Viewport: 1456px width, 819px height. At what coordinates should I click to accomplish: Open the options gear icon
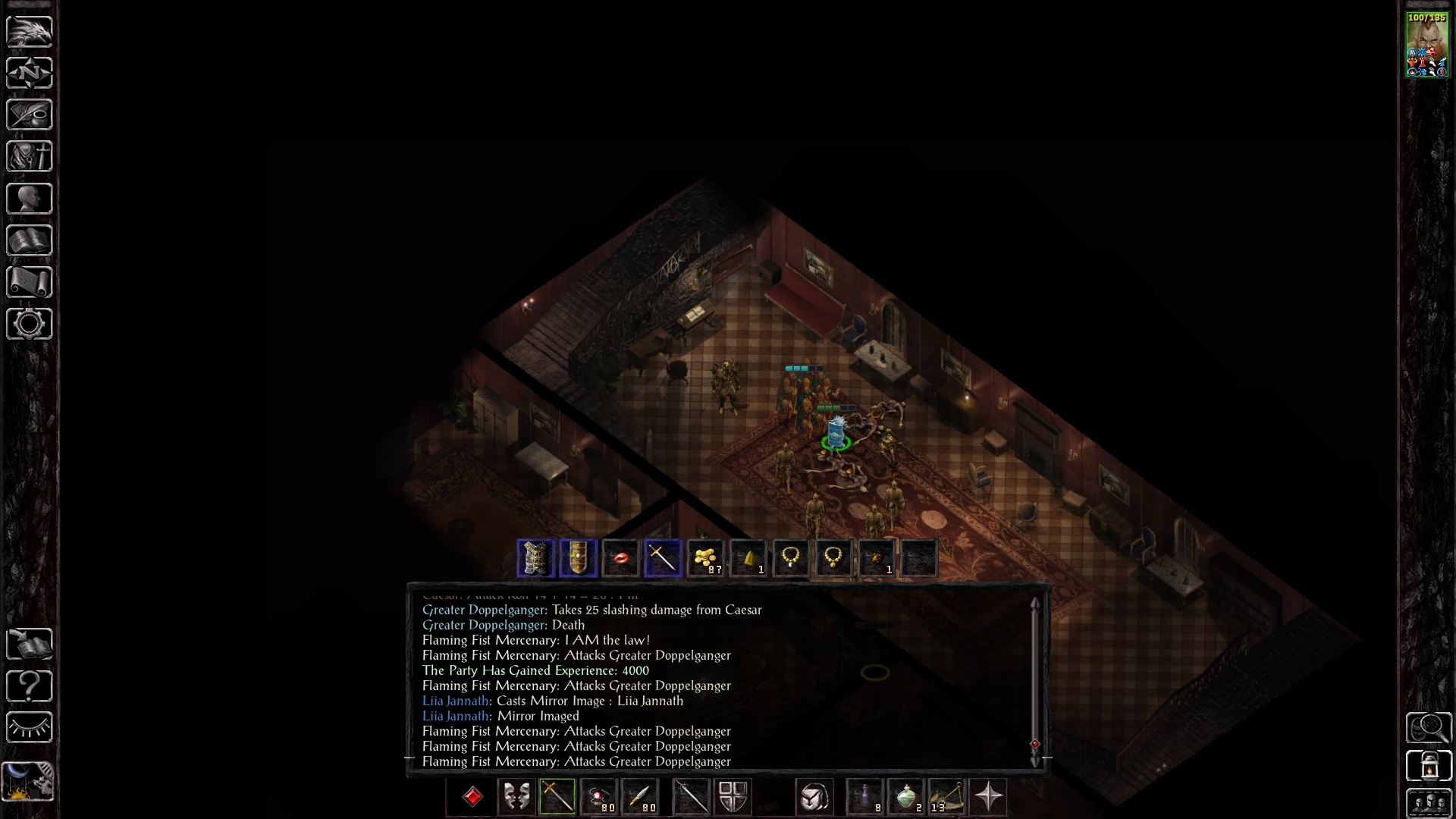click(x=29, y=324)
